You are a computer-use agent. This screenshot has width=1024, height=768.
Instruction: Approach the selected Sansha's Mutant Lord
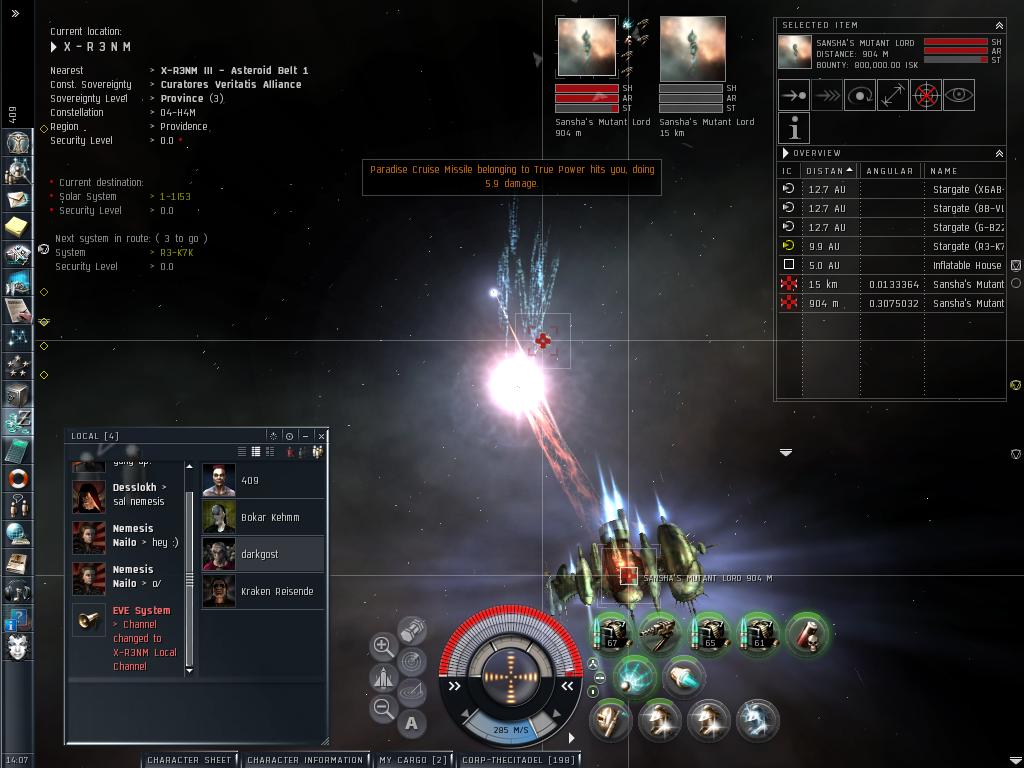pyautogui.click(x=794, y=95)
